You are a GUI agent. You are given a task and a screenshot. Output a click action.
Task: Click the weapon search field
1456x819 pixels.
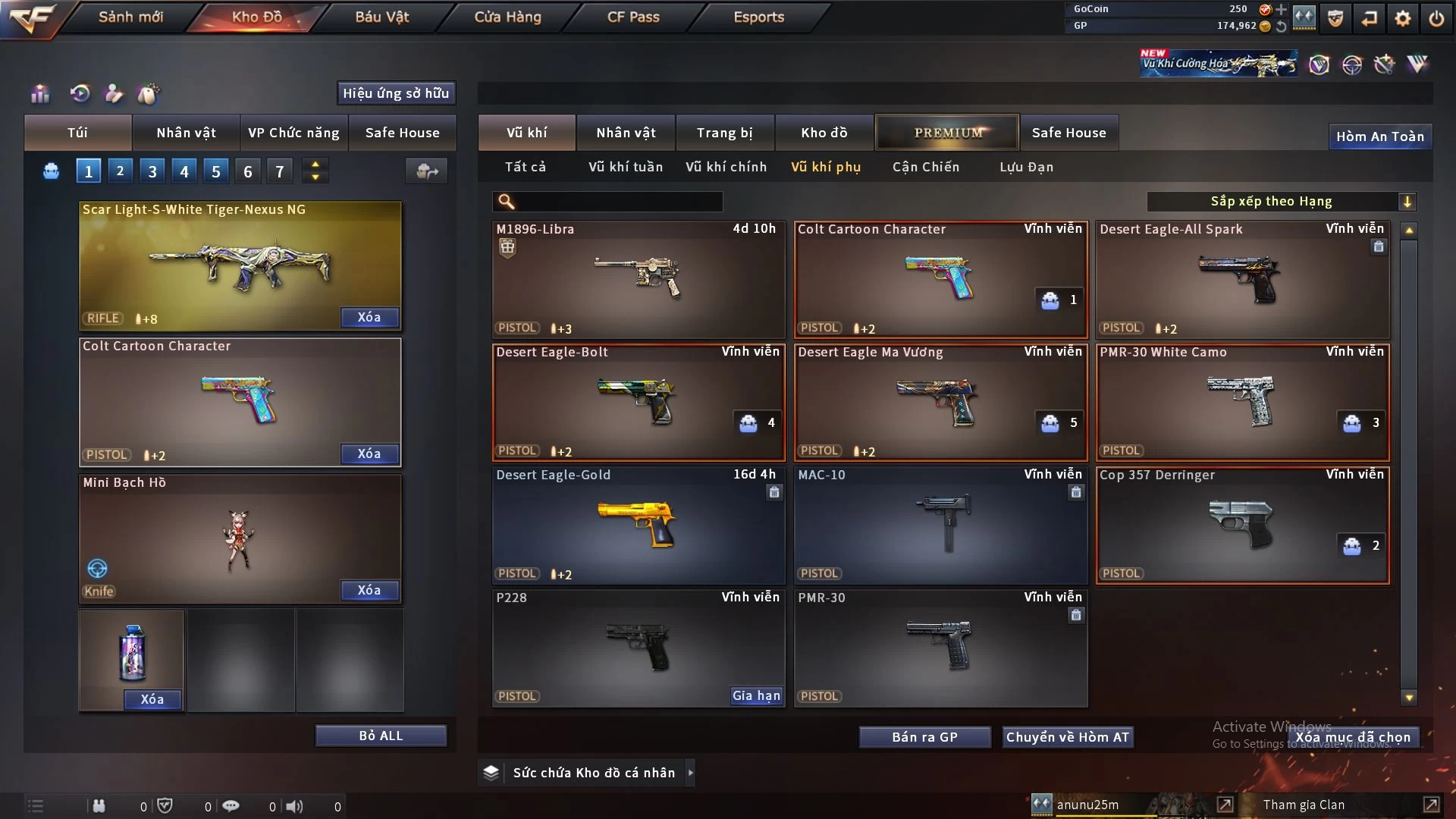coord(618,202)
